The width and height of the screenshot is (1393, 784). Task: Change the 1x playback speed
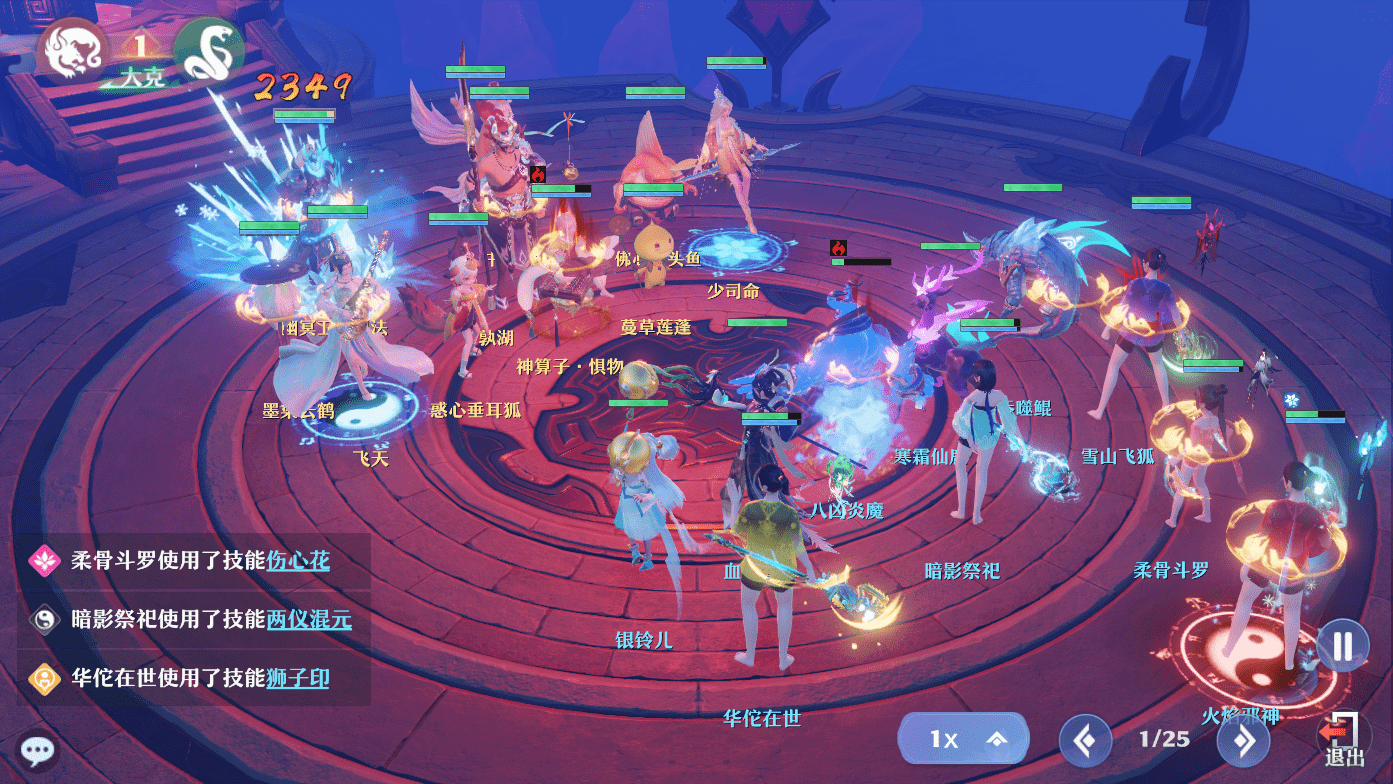[963, 739]
